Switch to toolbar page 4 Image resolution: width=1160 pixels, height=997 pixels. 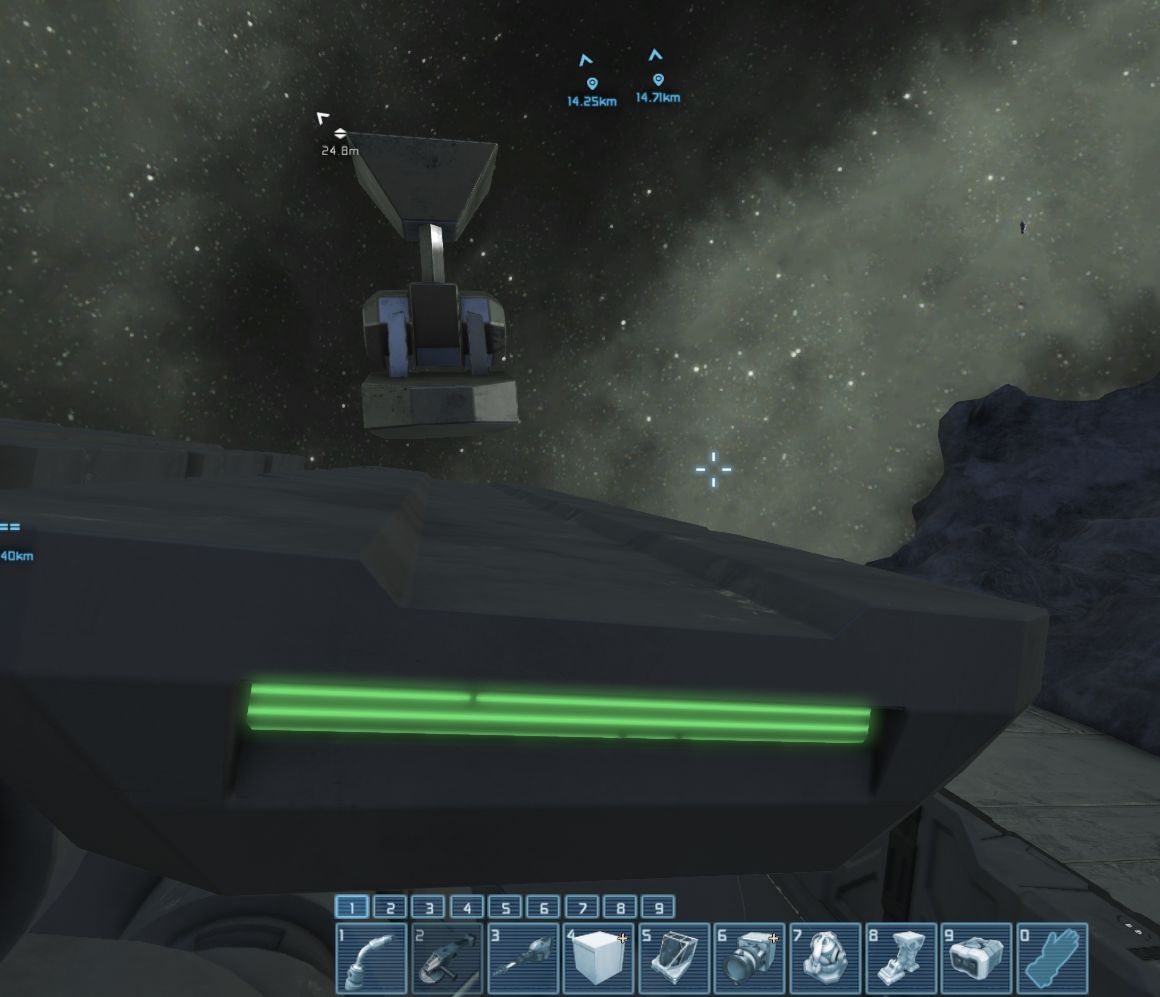[467, 908]
